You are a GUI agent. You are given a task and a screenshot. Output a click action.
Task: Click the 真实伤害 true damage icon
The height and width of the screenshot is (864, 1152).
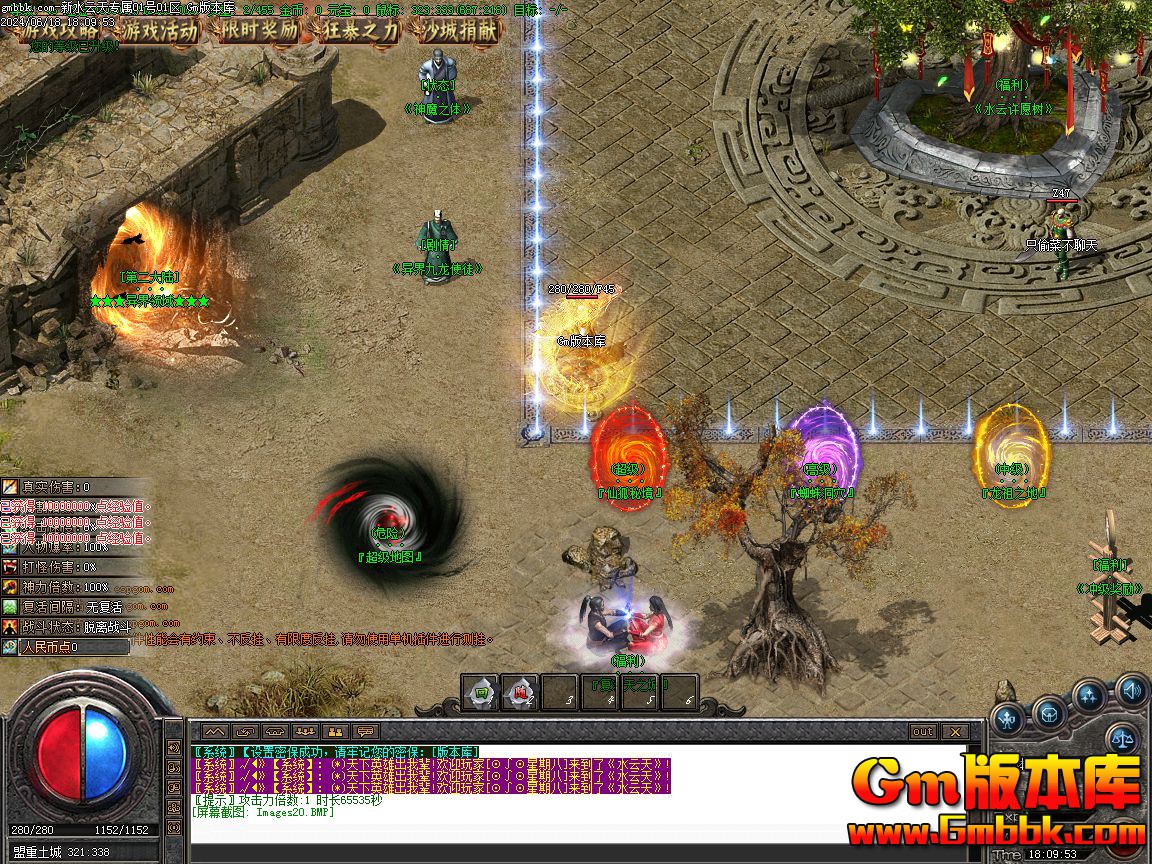point(10,487)
